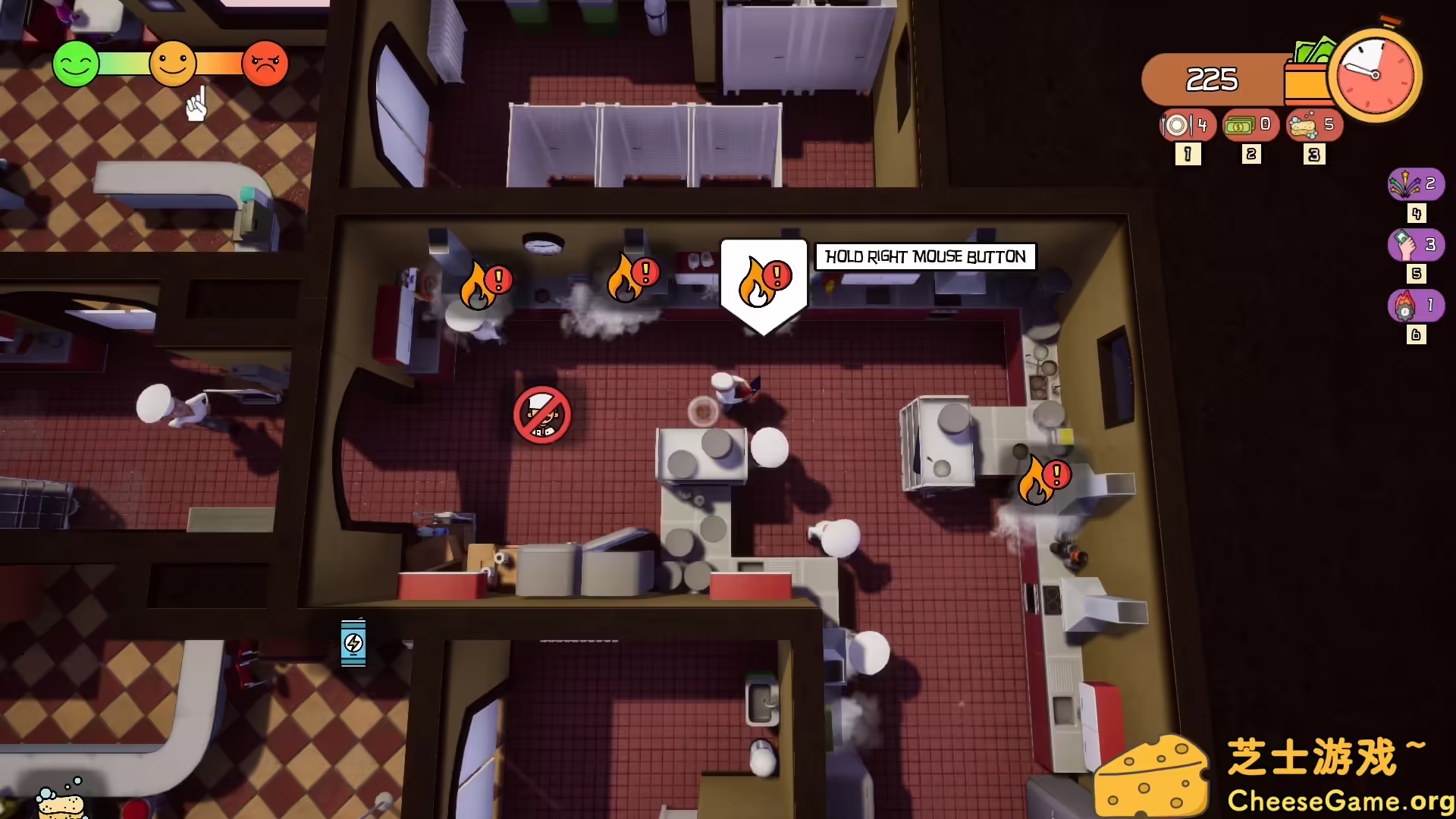Select the sponge cleaning ability in slot 3
The image size is (1456, 819).
pos(1313,126)
